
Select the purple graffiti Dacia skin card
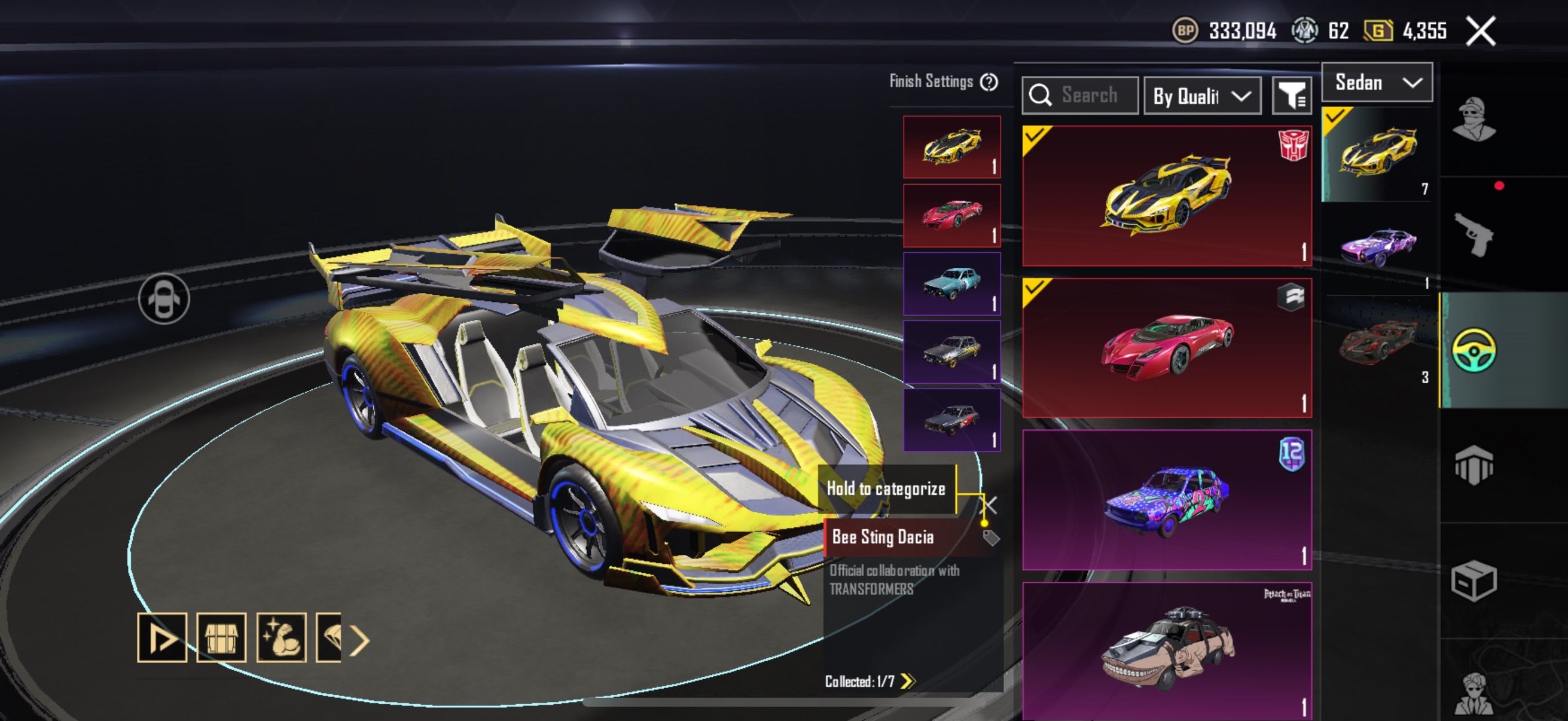1166,500
